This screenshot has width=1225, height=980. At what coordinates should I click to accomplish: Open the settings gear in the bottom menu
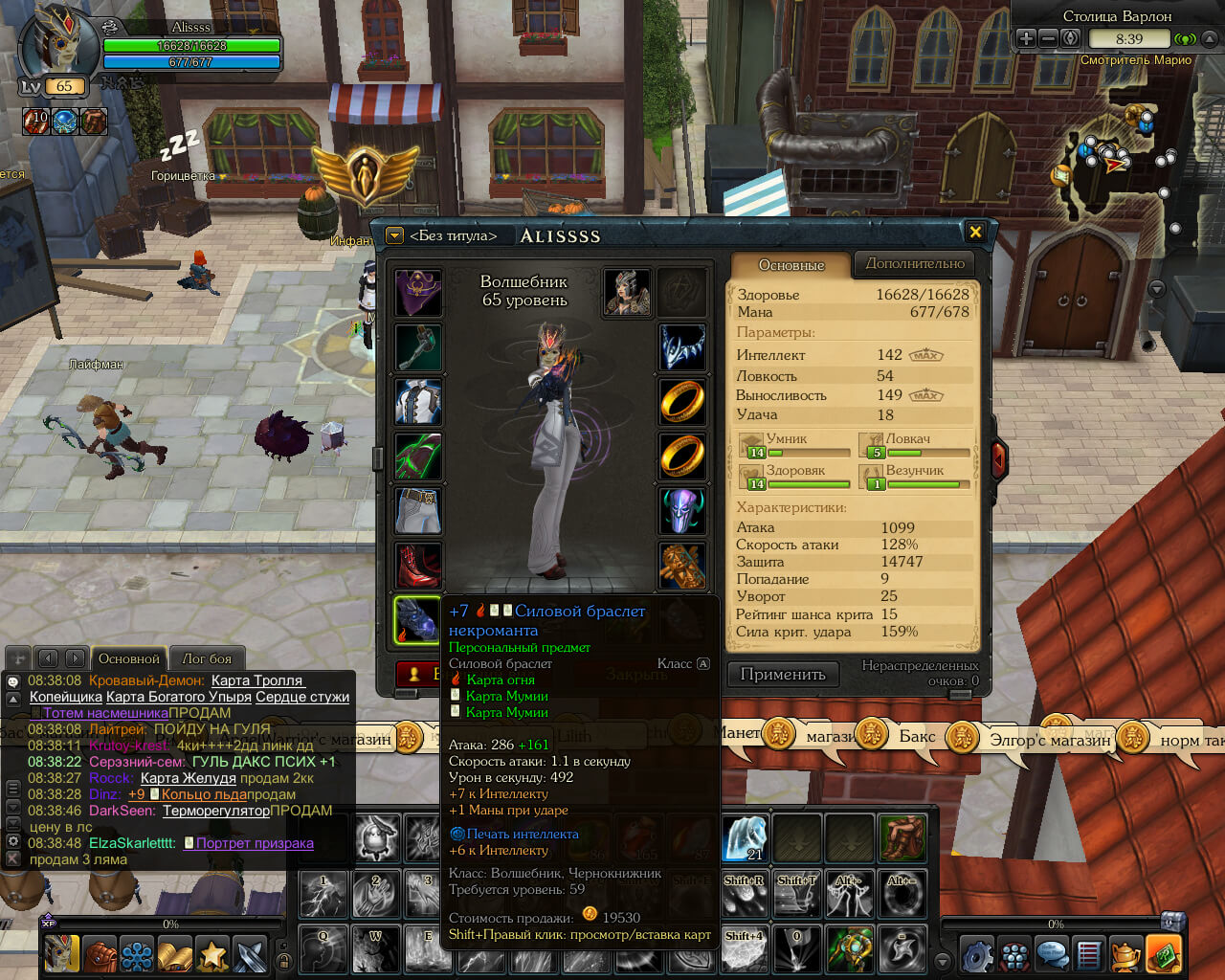point(977,955)
